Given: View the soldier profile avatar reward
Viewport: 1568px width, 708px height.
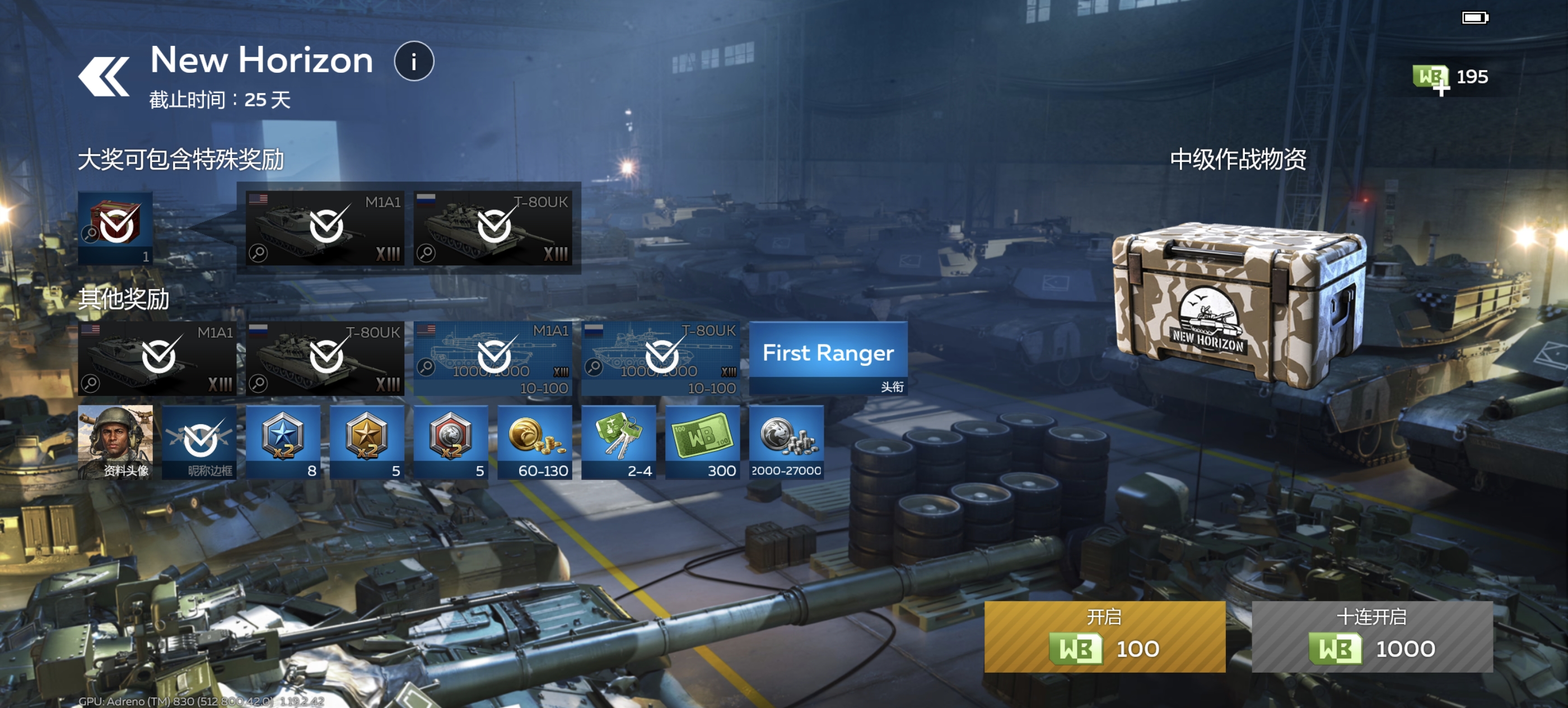Looking at the screenshot, I should [x=115, y=442].
